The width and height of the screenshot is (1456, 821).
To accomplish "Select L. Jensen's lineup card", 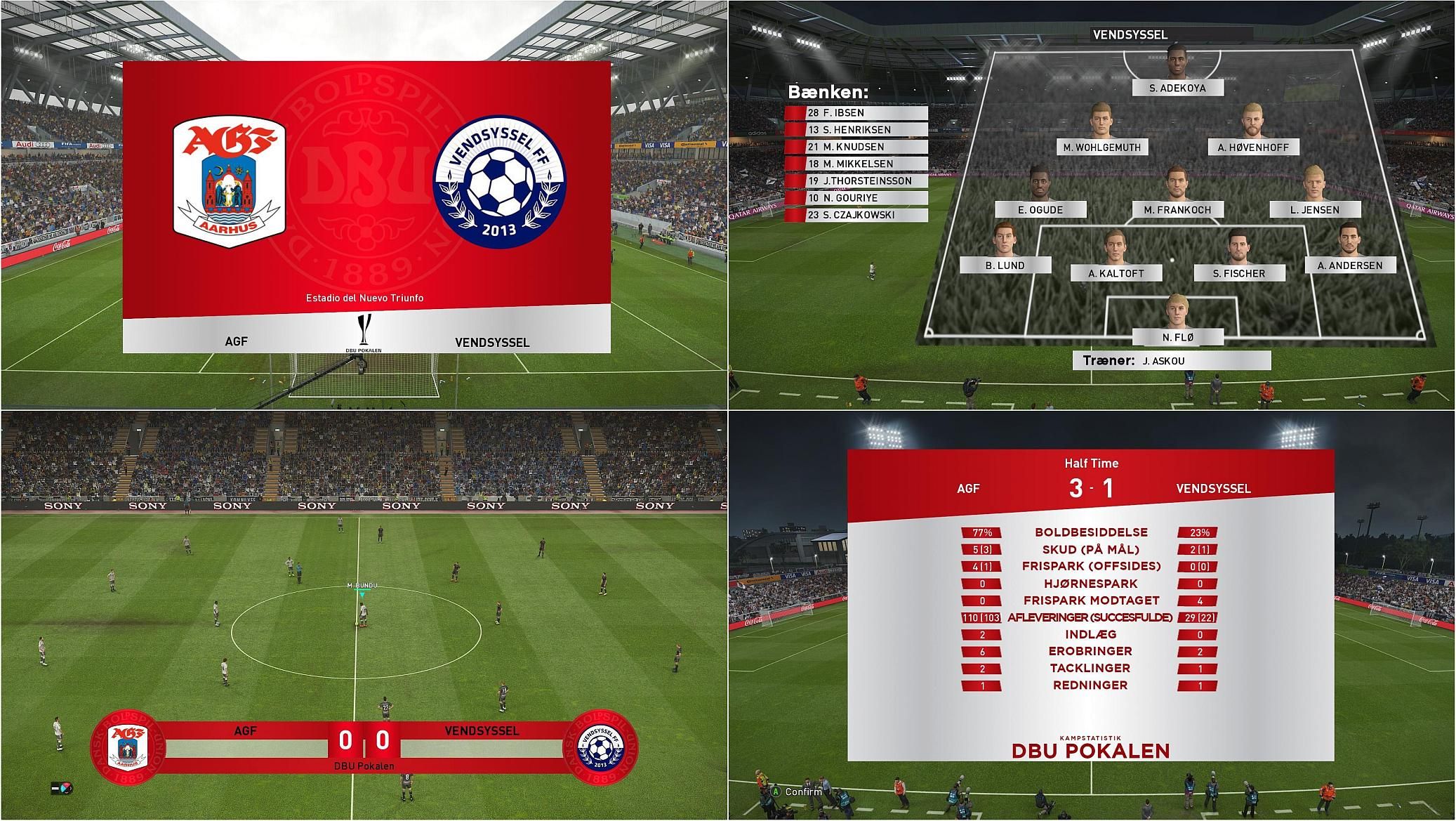I will [x=1314, y=209].
